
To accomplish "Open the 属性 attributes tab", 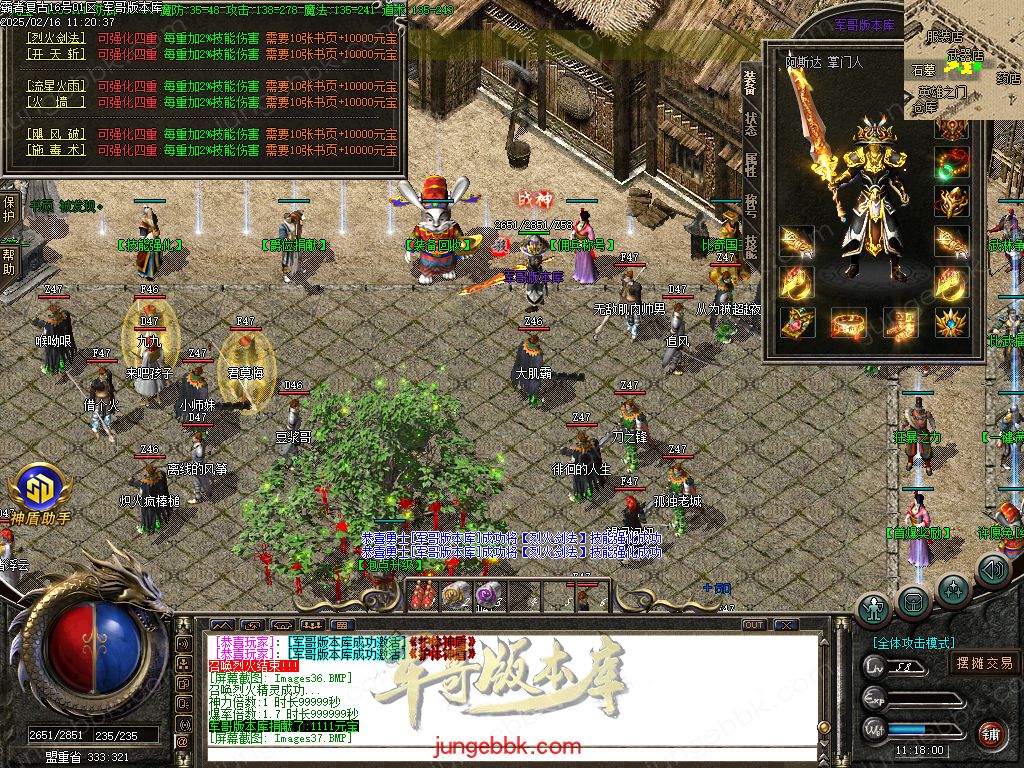I will coord(750,165).
